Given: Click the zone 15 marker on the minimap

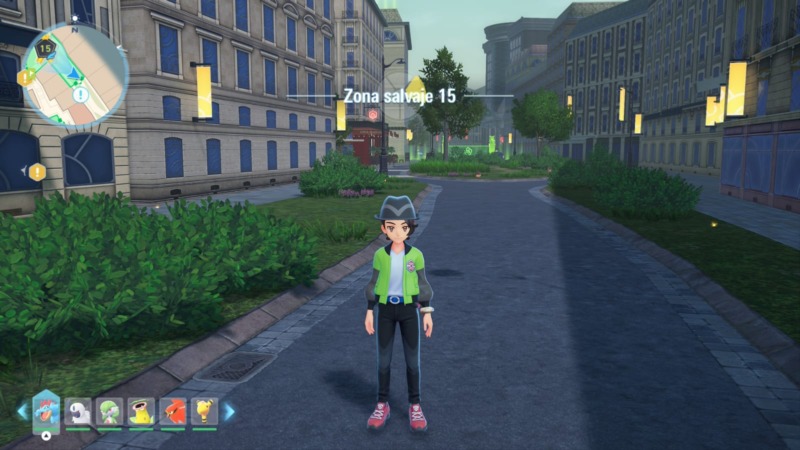Looking at the screenshot, I should click(46, 46).
